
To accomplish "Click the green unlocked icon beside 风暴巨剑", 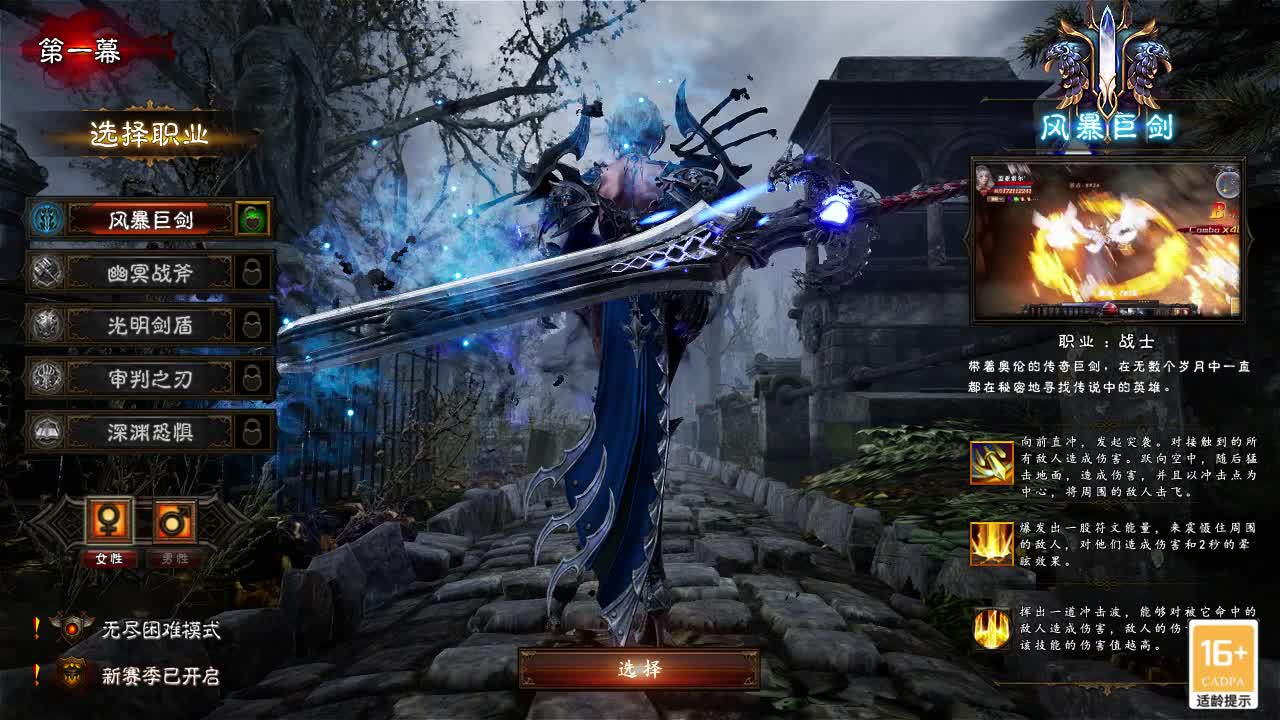I will (252, 219).
